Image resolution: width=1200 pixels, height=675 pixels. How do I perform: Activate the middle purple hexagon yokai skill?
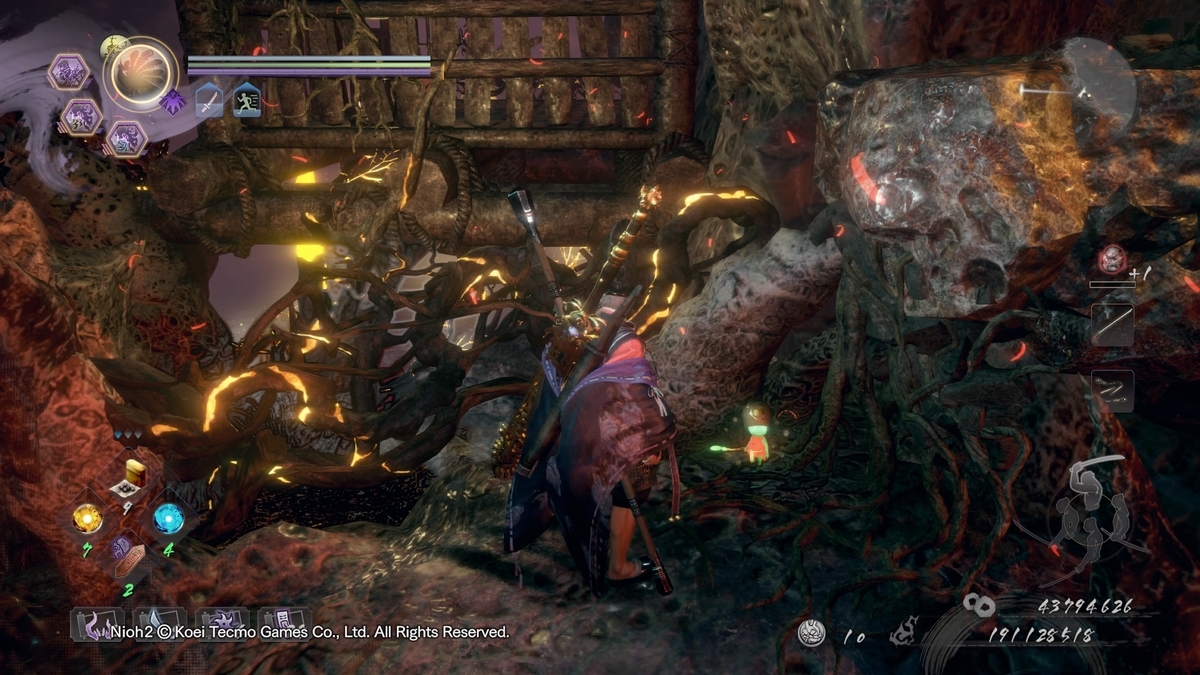pyautogui.click(x=81, y=117)
